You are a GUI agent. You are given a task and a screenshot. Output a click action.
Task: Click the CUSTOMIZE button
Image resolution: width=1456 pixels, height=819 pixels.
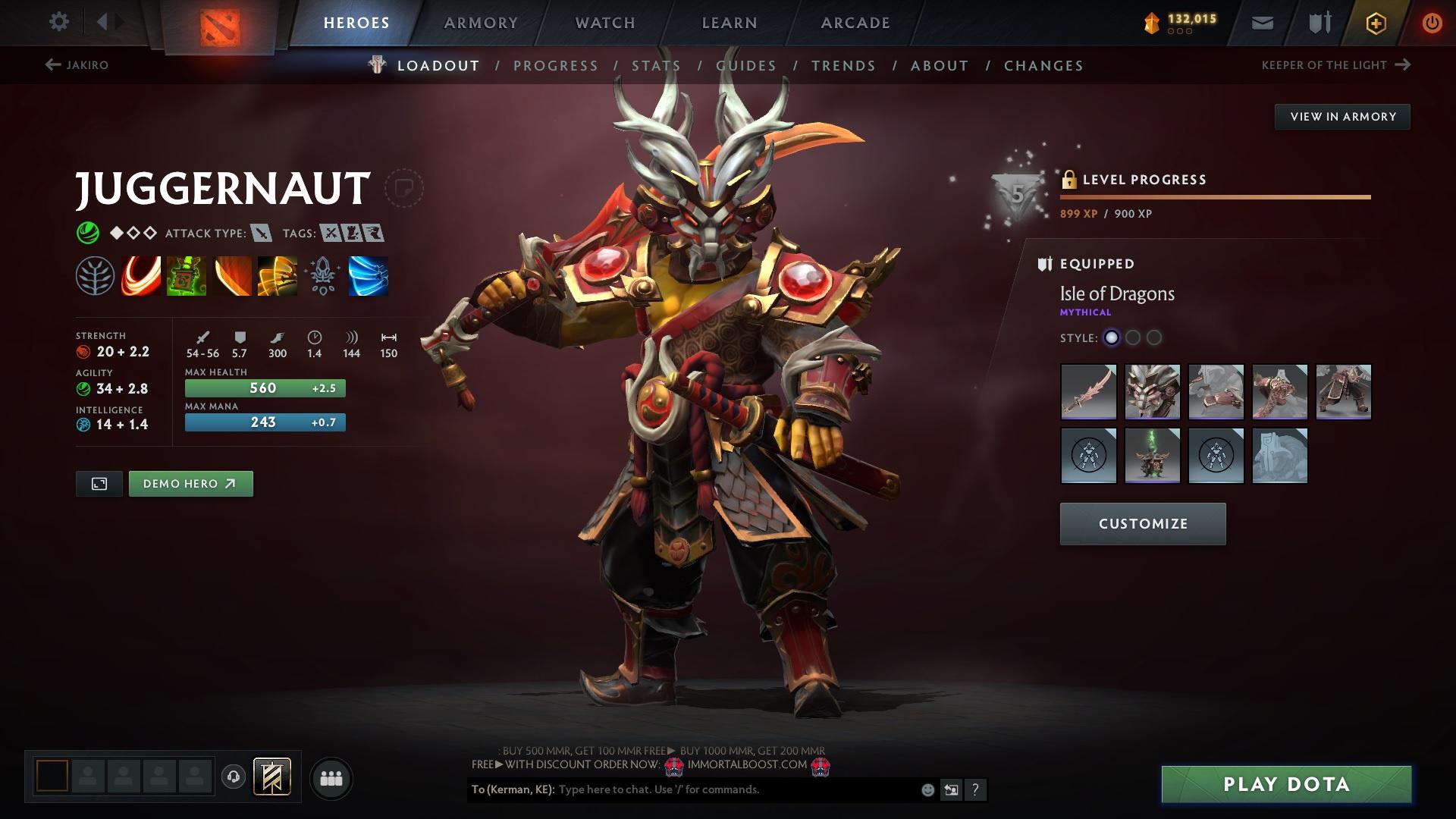tap(1142, 523)
